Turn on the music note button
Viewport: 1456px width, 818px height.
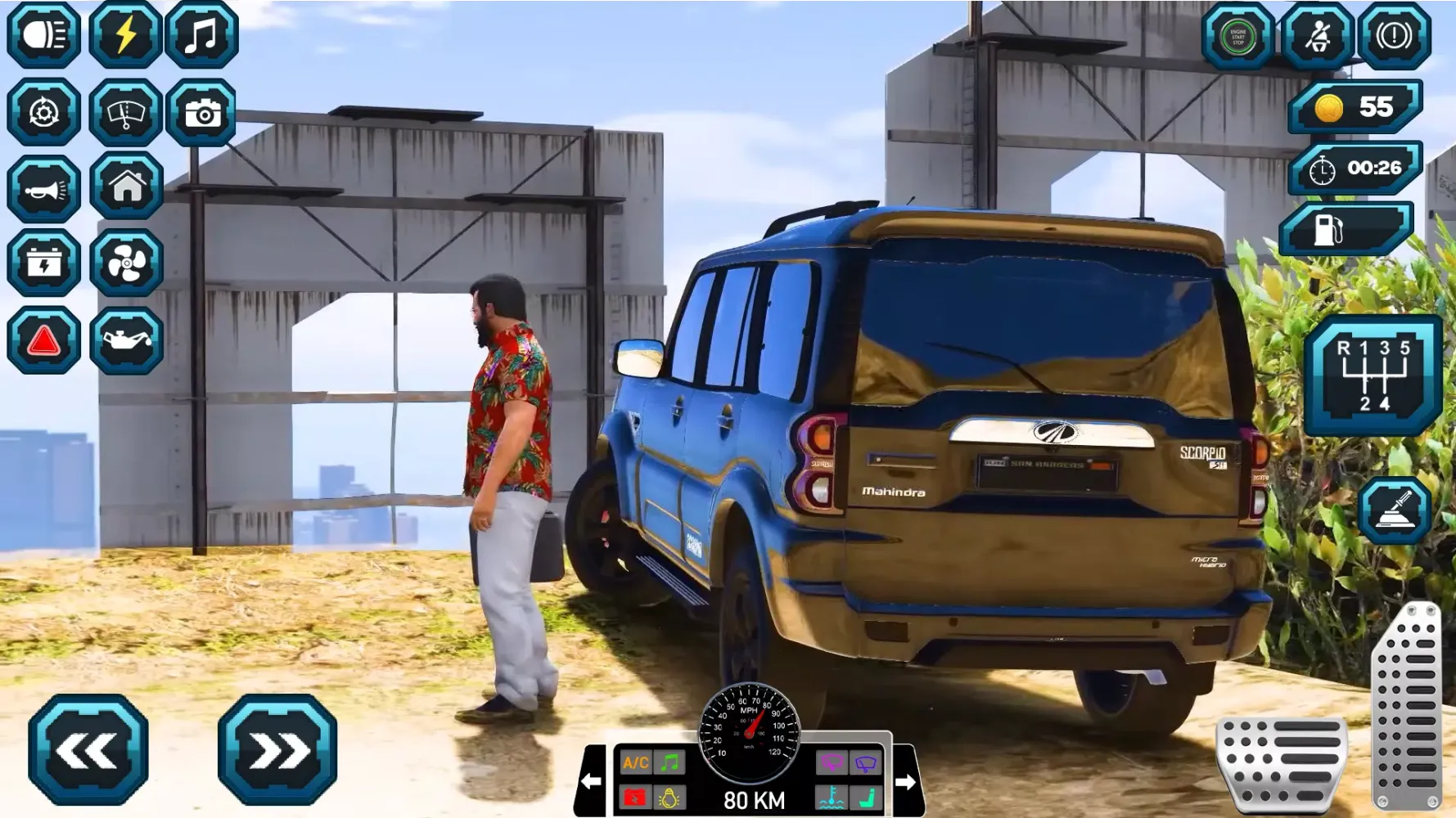coord(201,35)
